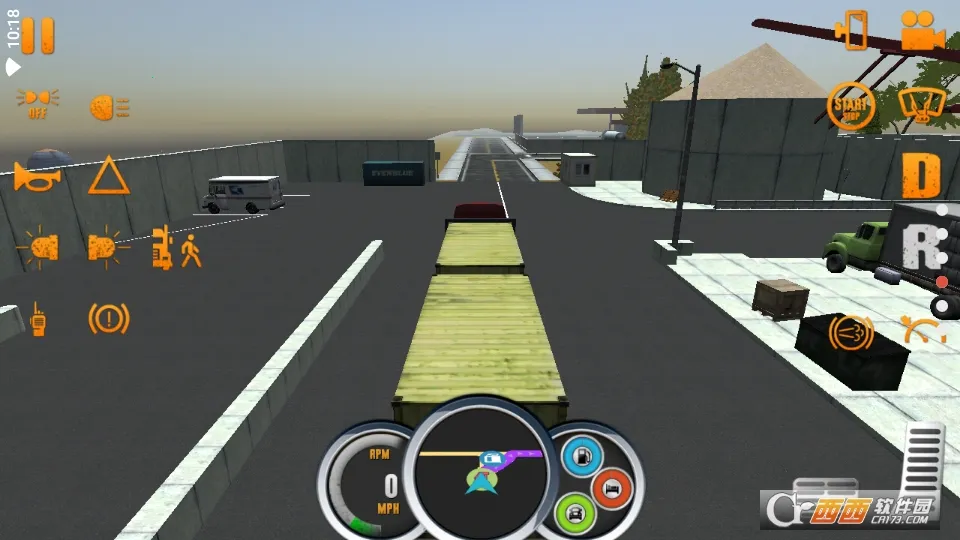Honk the truck horn
Viewport: 960px width, 540px height.
[38, 176]
